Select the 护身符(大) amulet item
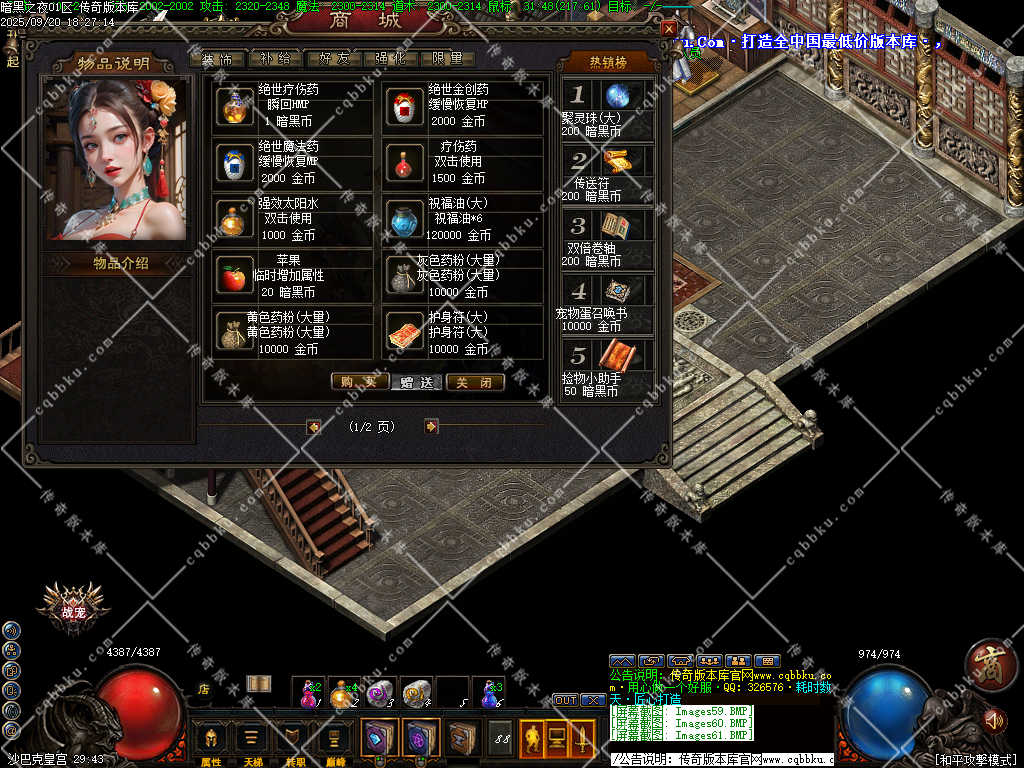1024x768 pixels. point(404,333)
